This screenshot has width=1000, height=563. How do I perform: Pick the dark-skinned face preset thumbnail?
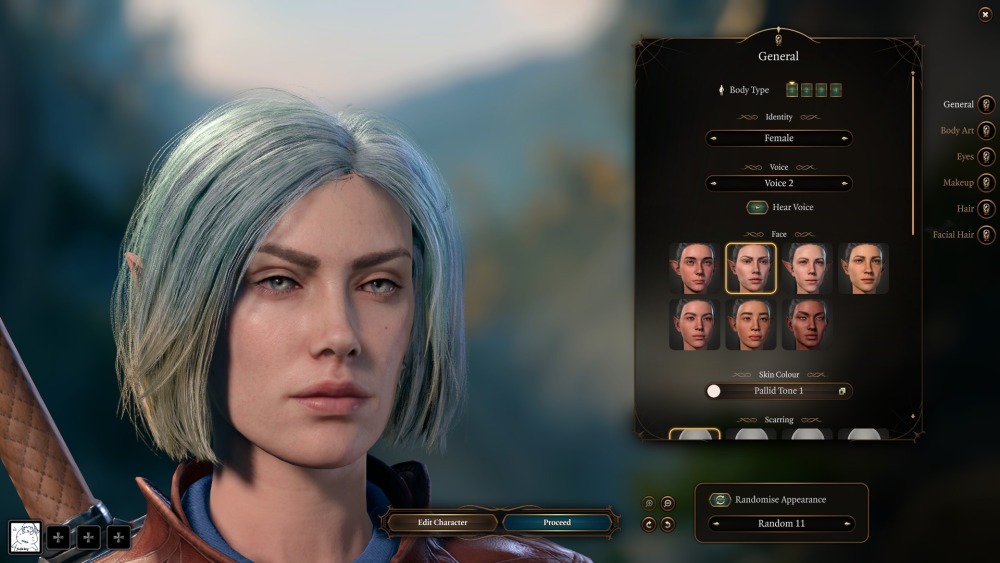(807, 324)
